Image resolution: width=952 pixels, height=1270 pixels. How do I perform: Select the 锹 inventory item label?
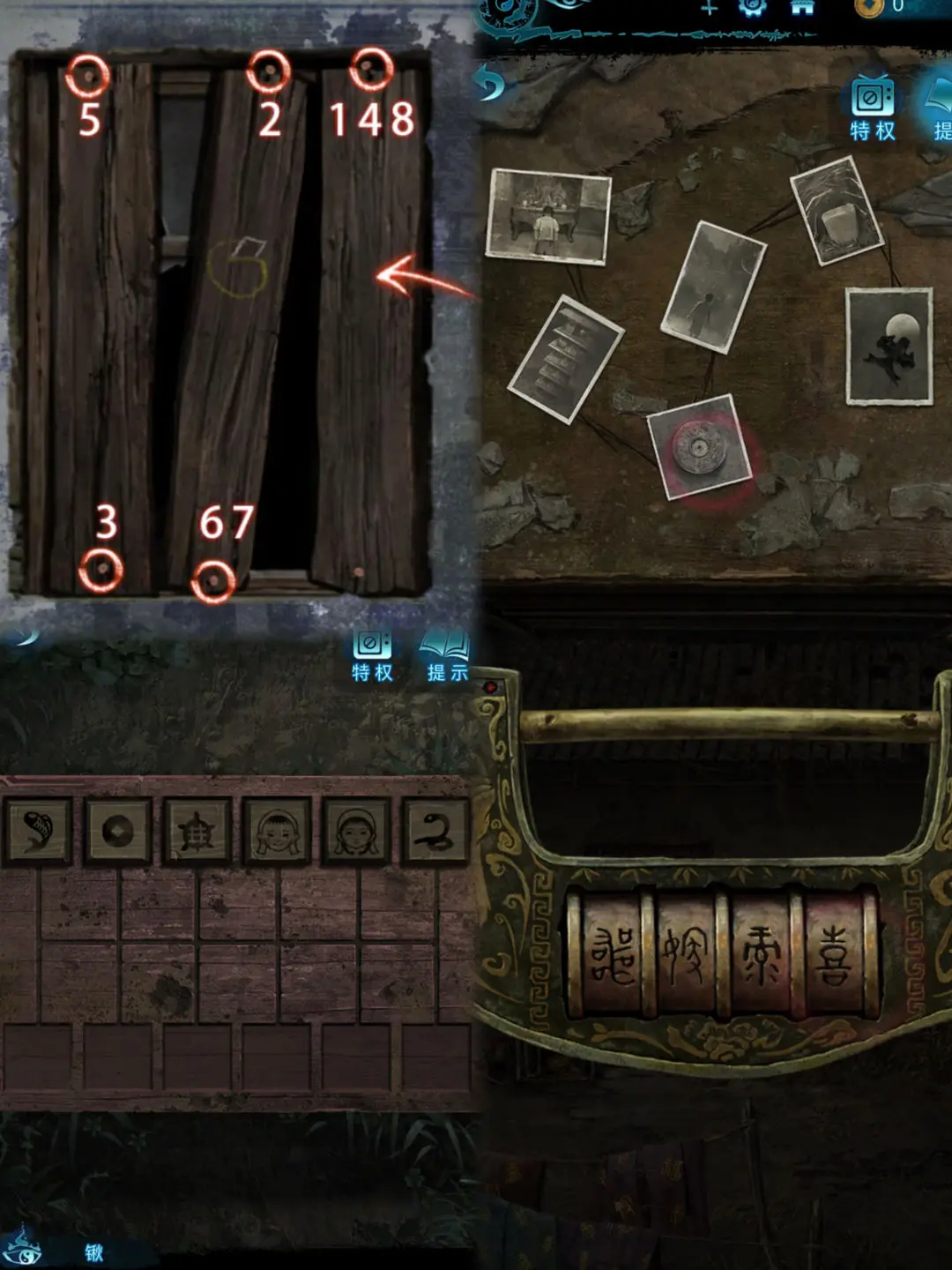pos(94,1252)
